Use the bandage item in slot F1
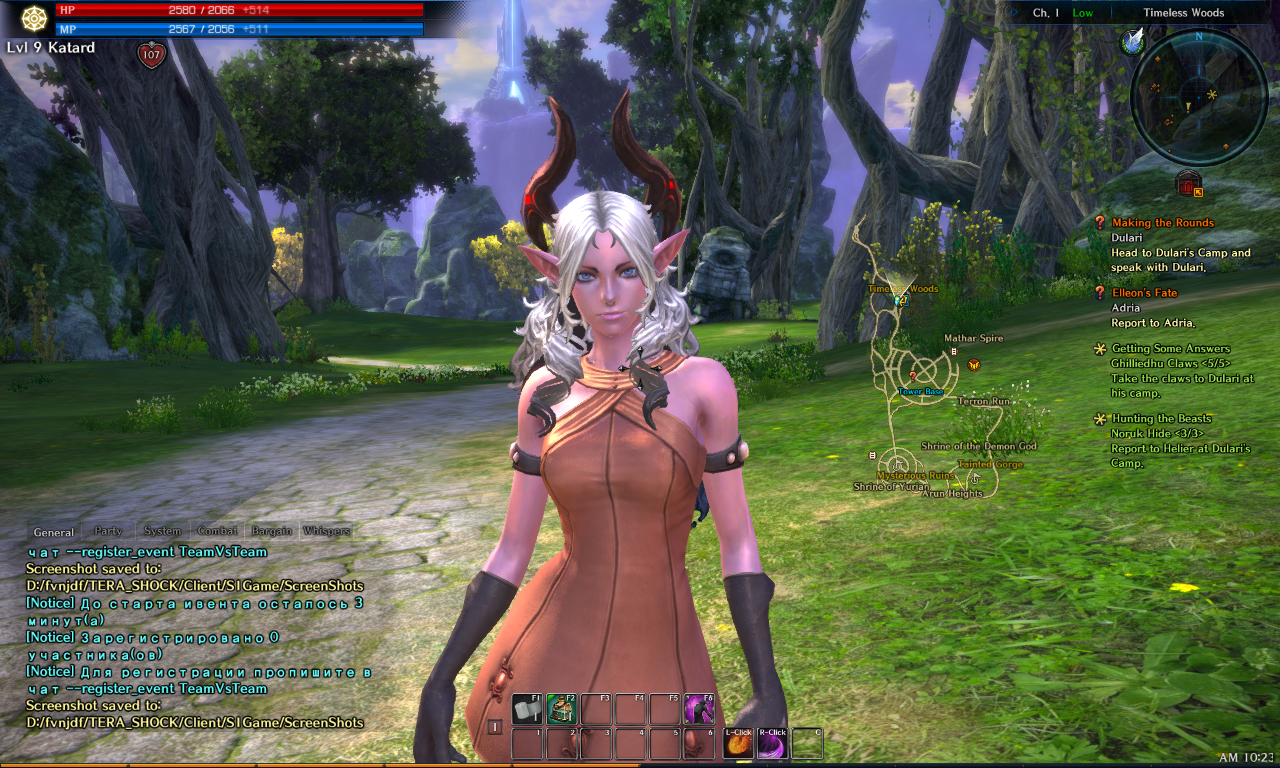Screen dimensions: 1280x768 527,710
